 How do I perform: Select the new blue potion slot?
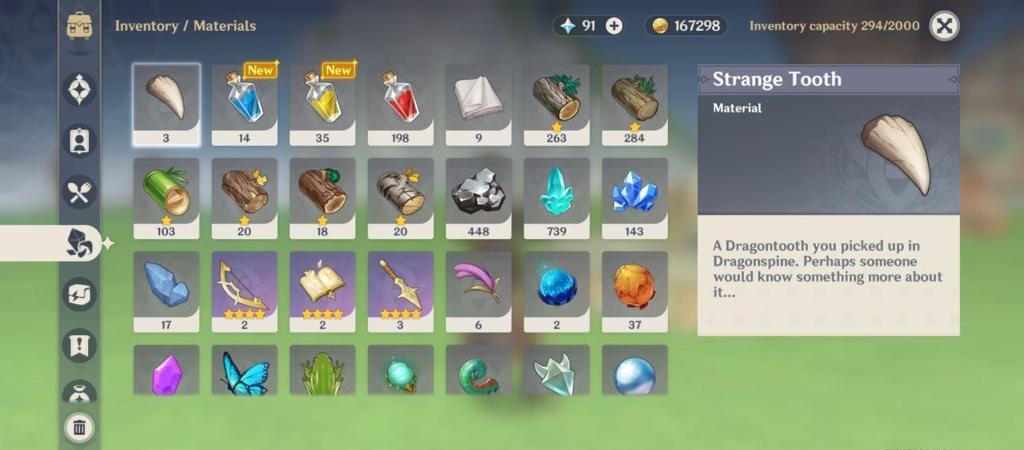point(244,104)
